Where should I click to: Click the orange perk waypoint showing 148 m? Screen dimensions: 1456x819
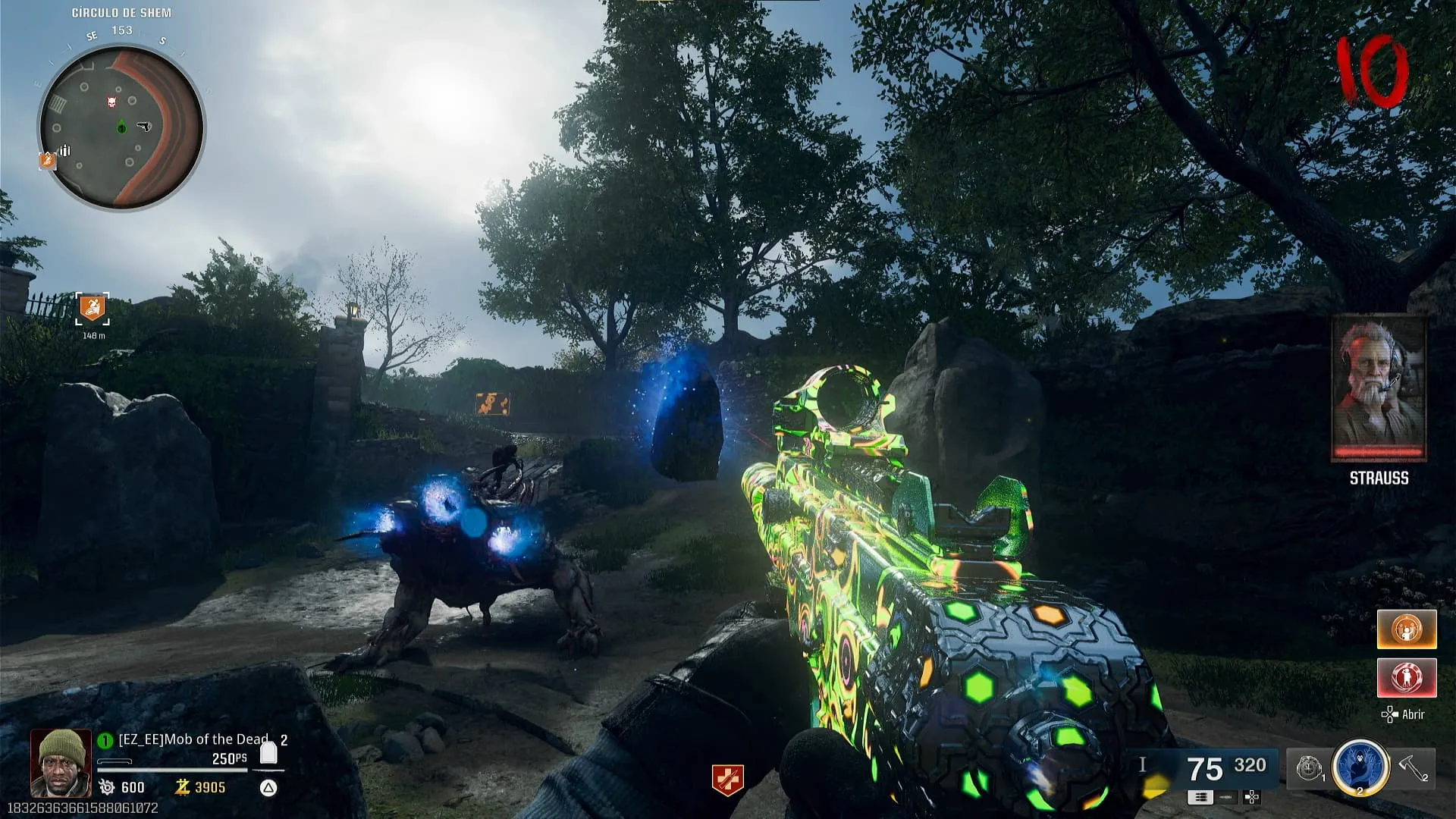pos(93,308)
